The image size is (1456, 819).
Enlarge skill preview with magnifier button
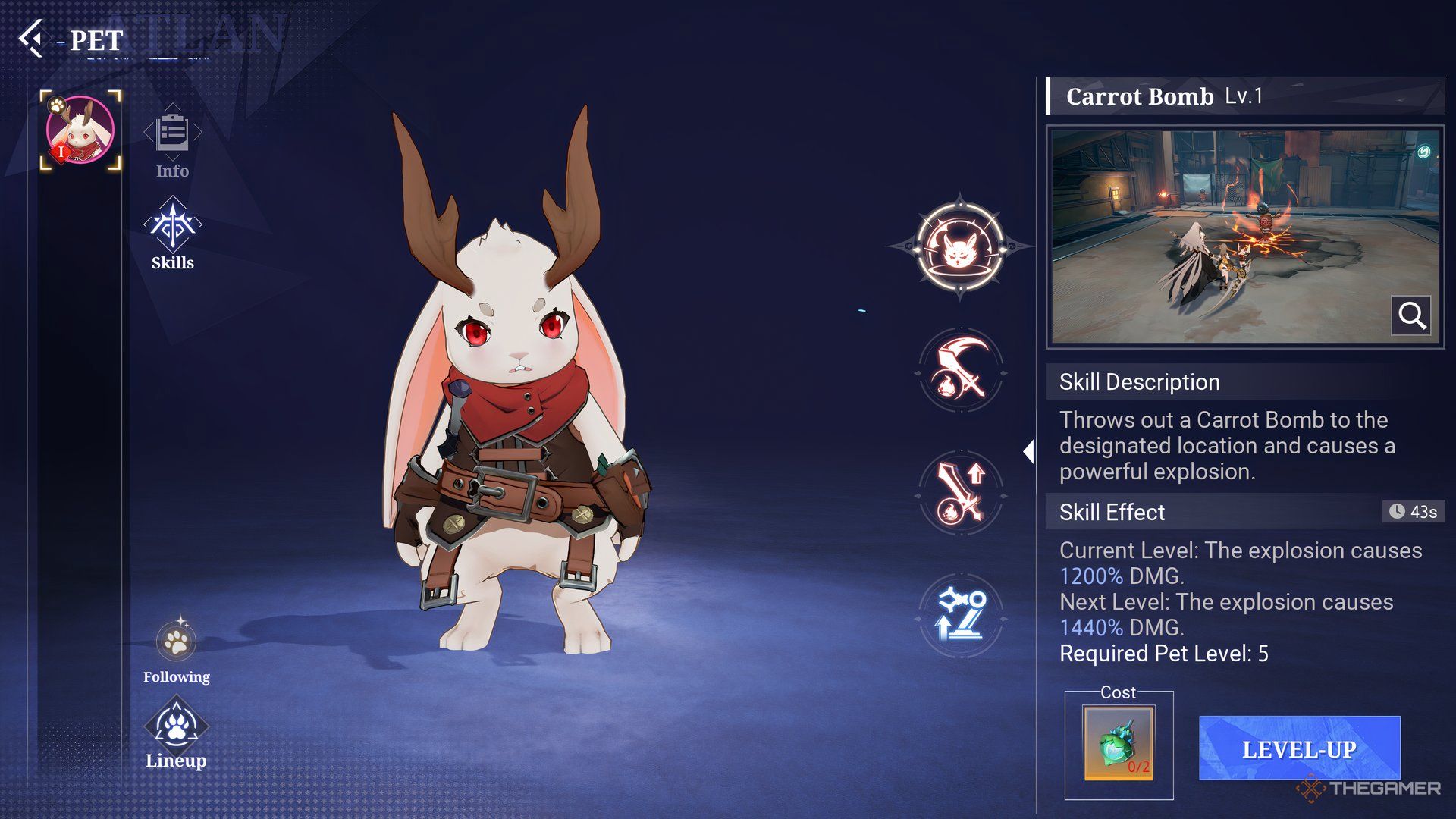tap(1411, 315)
